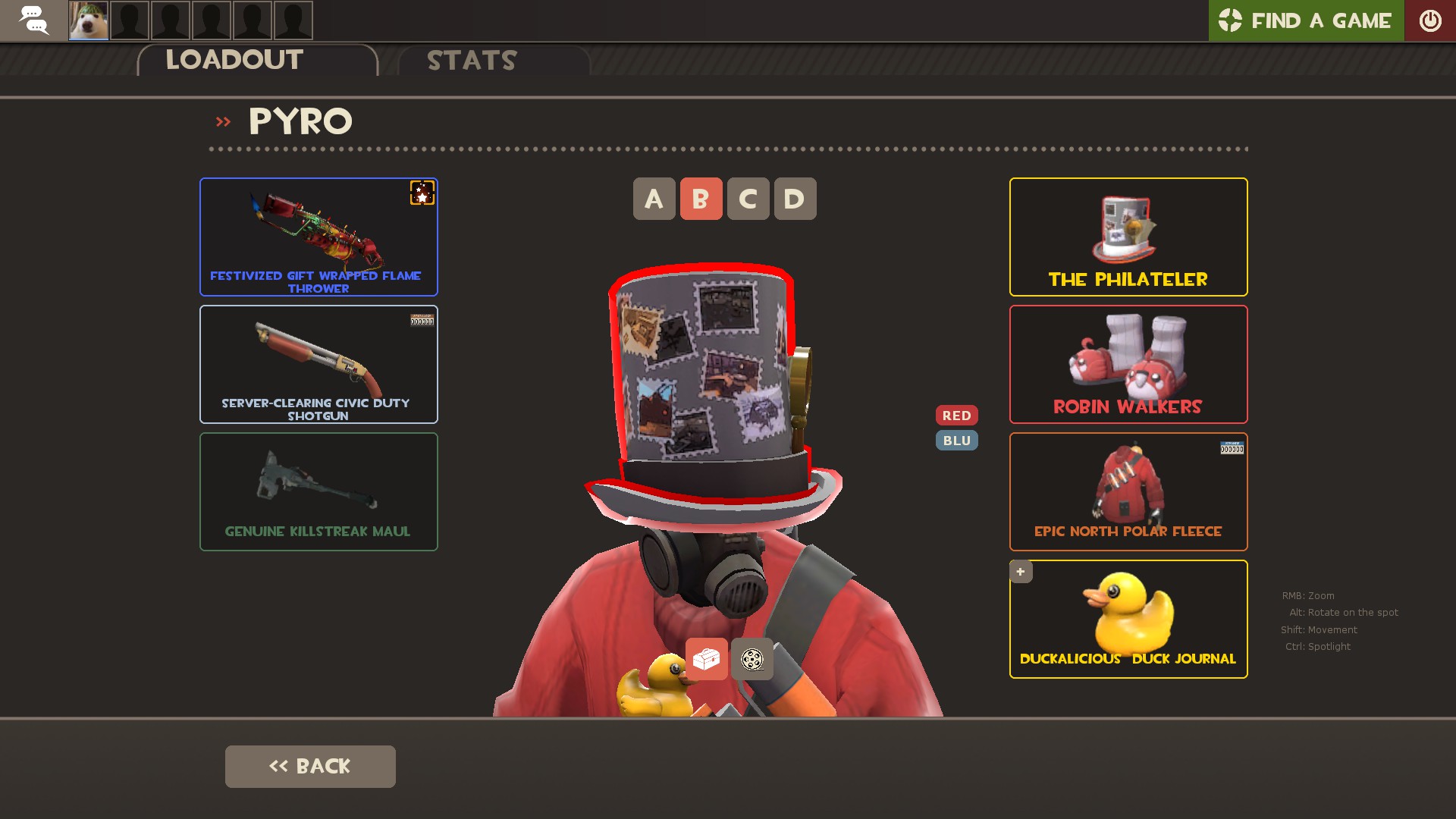Go back with the Back button
Viewport: 1456px width, 819px height.
310,766
